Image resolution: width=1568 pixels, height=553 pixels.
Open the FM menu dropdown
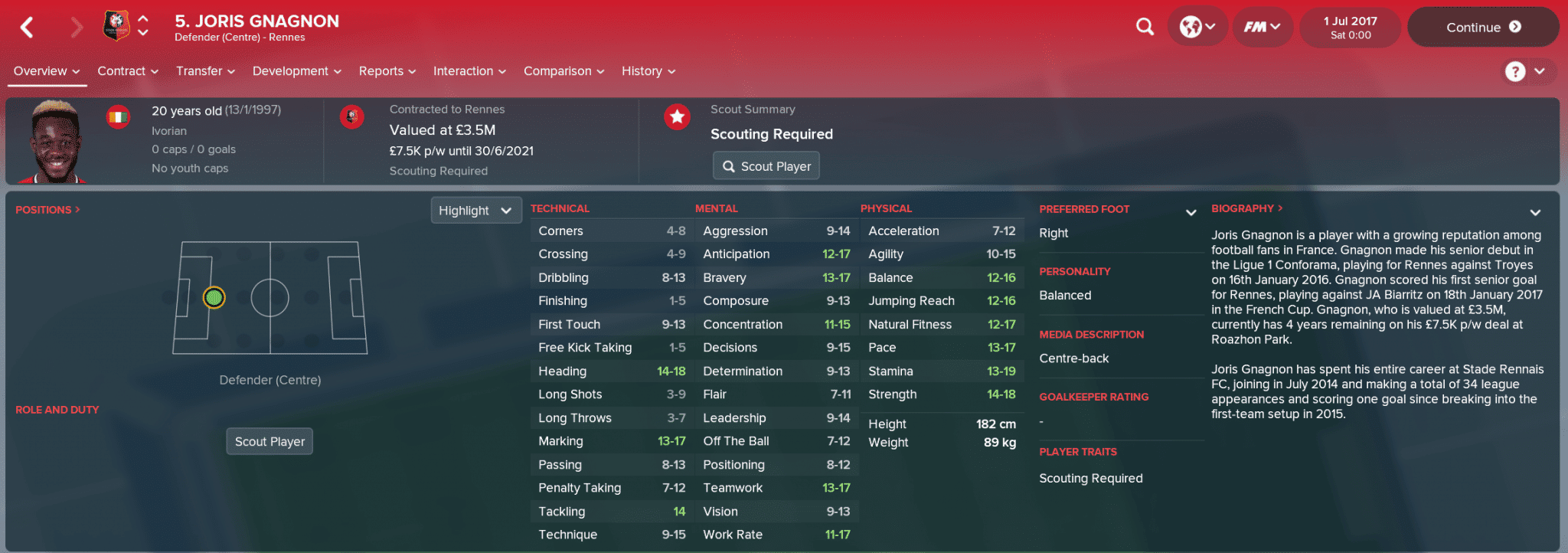point(1262,28)
